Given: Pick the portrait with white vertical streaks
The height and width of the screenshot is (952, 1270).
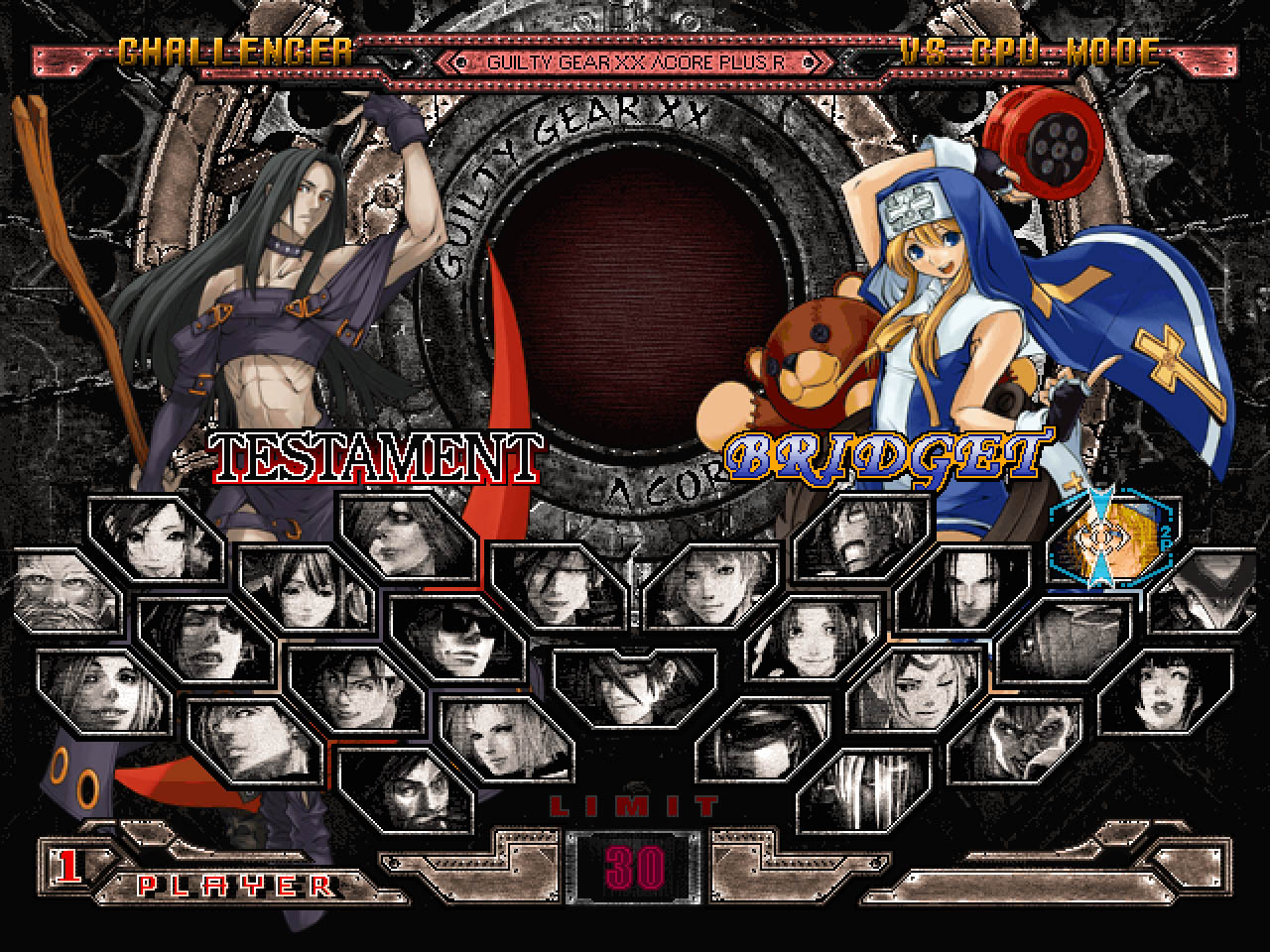Looking at the screenshot, I should [x=864, y=790].
